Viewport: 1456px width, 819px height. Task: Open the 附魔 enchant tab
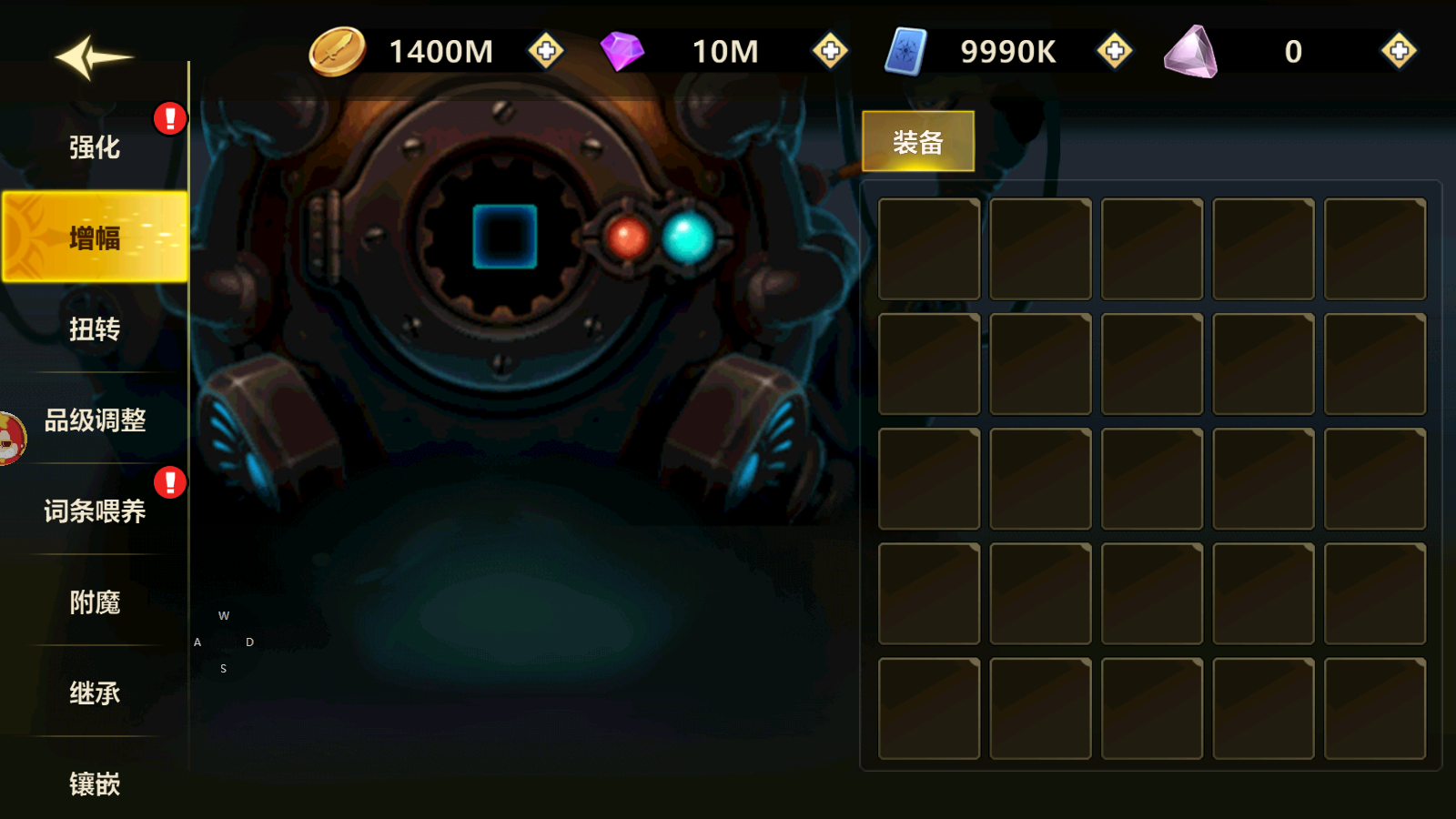point(95,602)
